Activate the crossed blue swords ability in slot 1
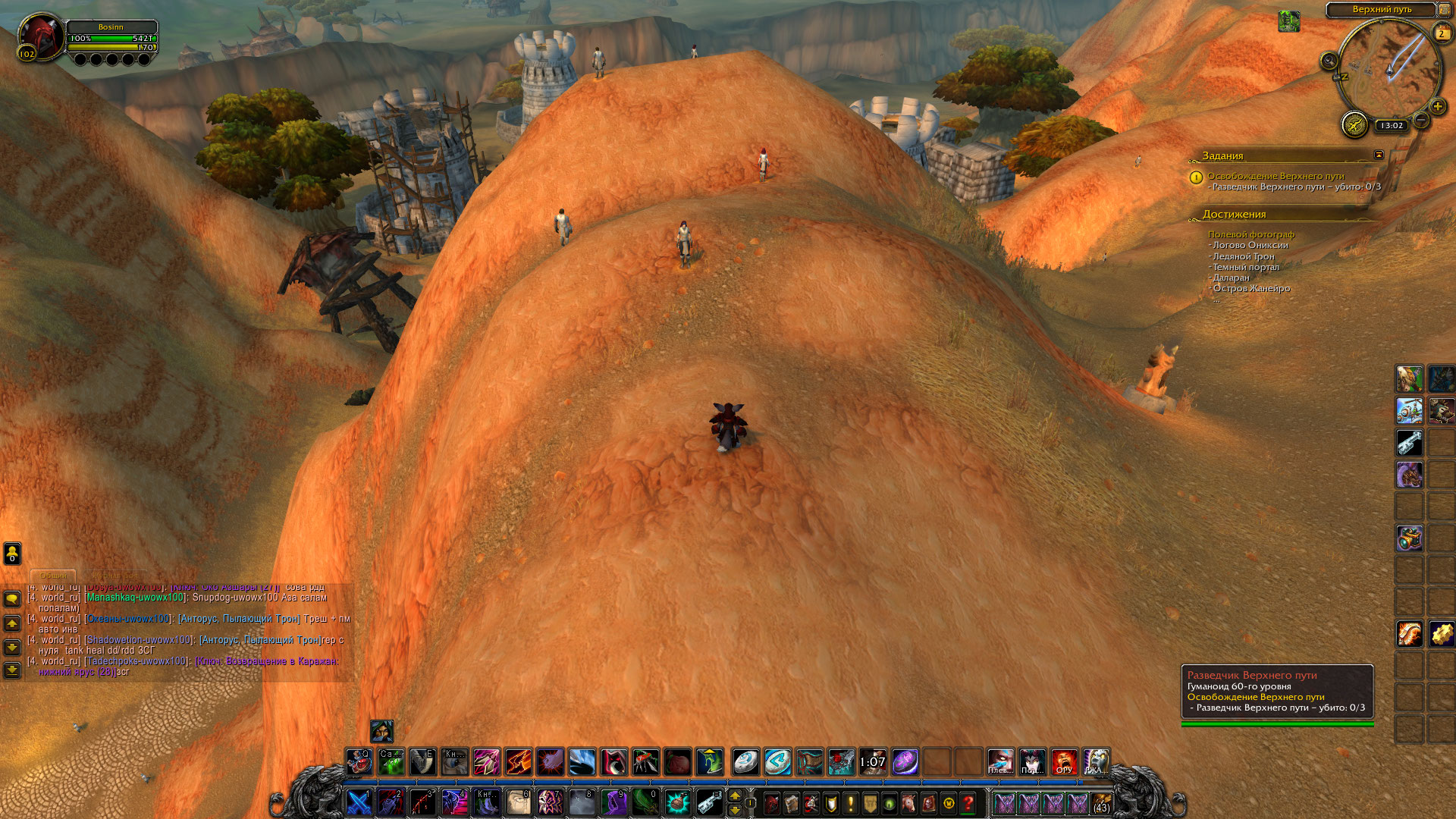Viewport: 1456px width, 819px height. pos(359,802)
